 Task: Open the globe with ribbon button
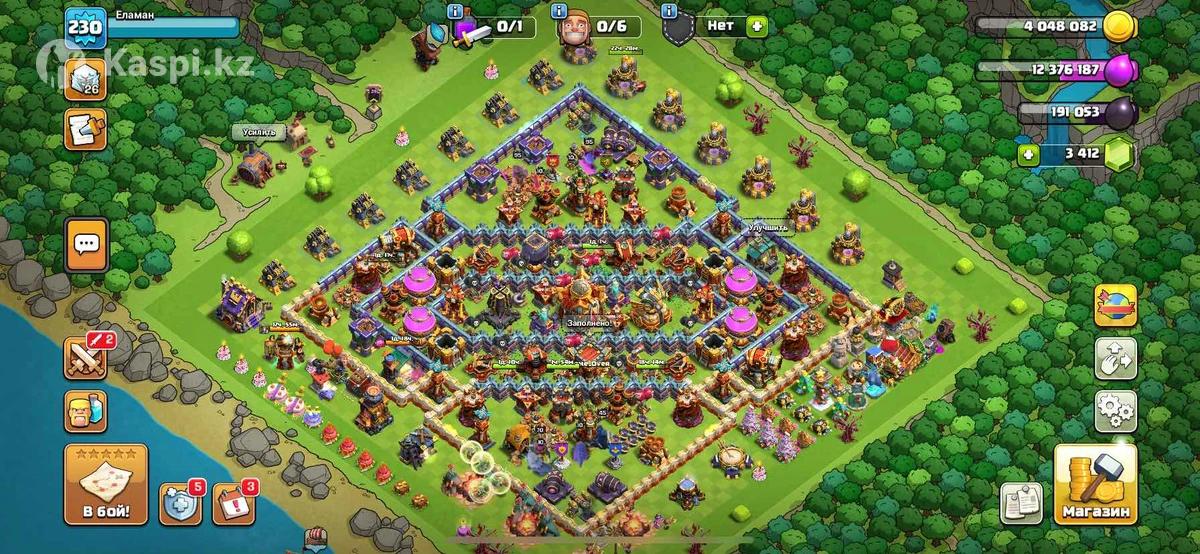[x=1115, y=306]
